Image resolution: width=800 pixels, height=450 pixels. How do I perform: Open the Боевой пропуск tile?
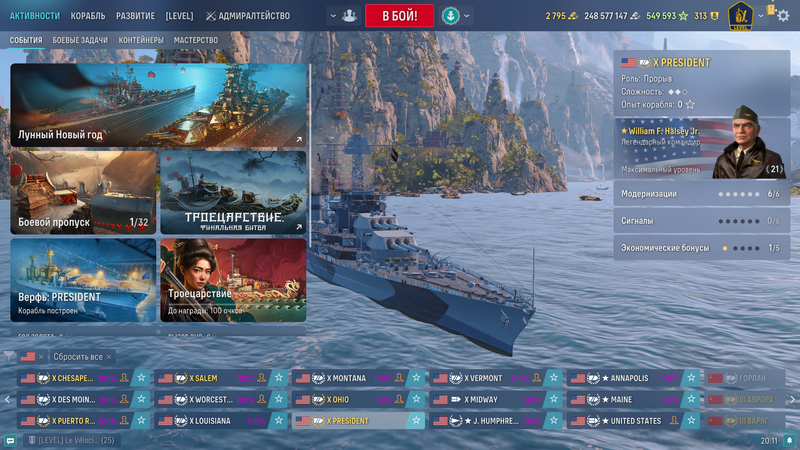tap(83, 193)
